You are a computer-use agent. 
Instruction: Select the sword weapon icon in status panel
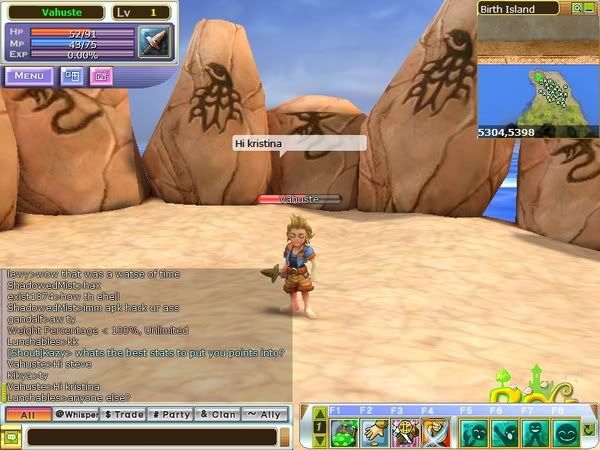[x=157, y=42]
